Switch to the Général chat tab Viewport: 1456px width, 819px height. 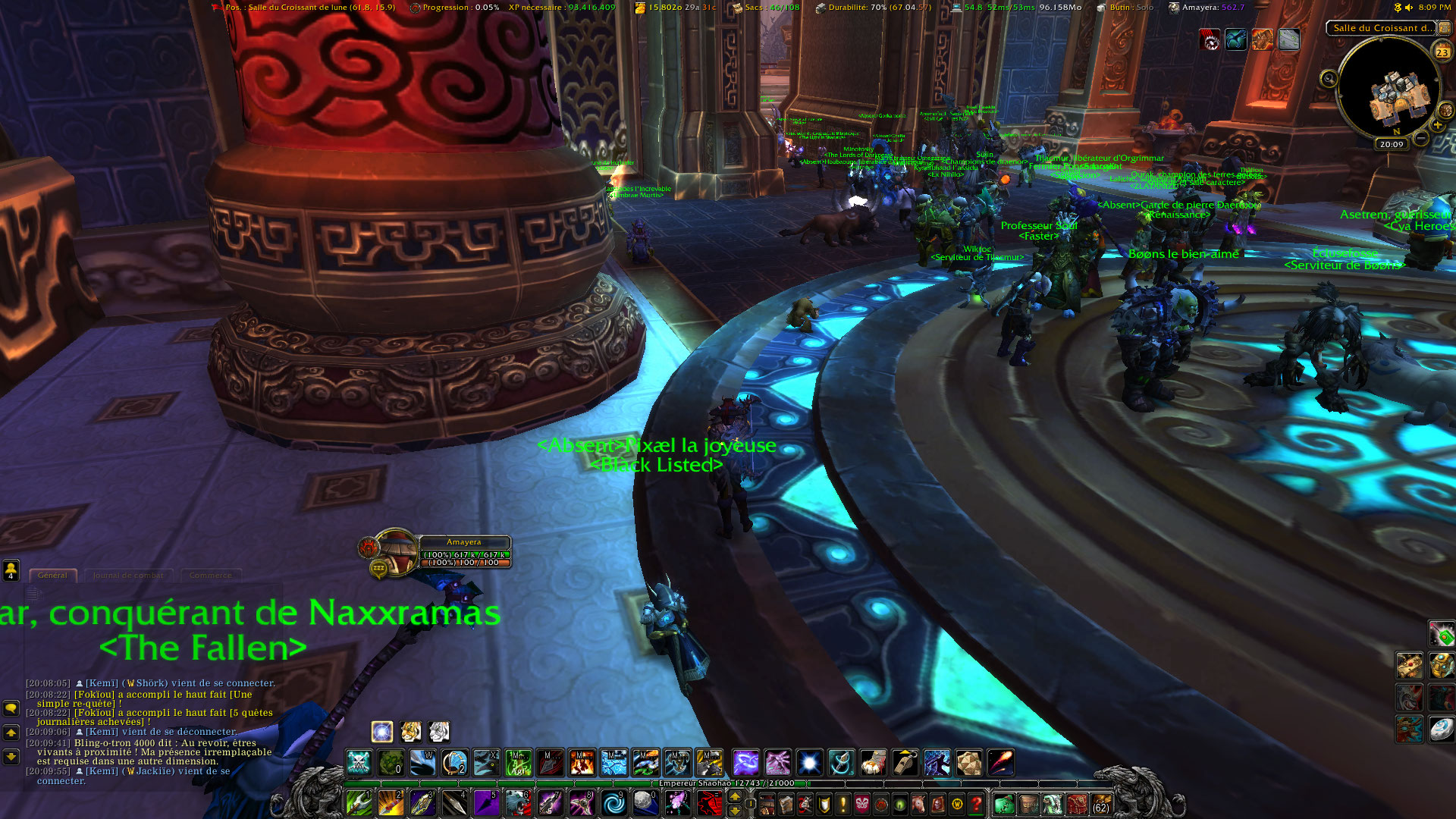(x=52, y=576)
